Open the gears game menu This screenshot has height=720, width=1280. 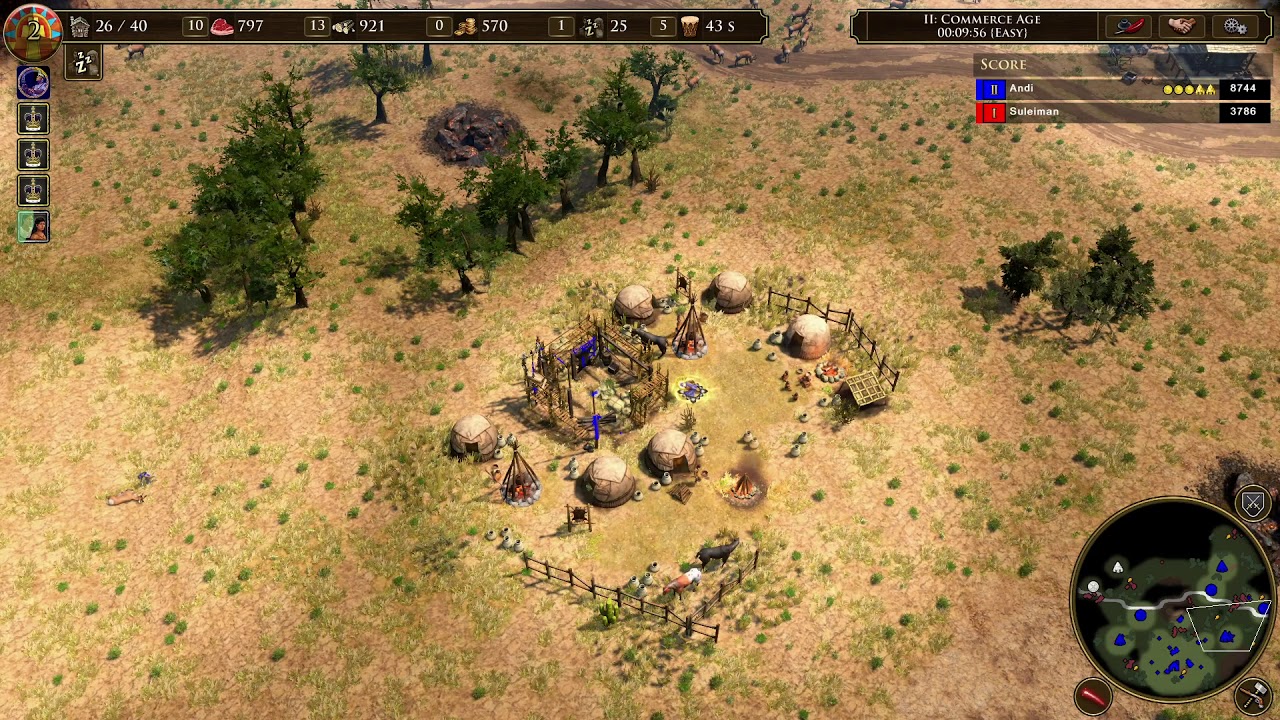click(1235, 26)
